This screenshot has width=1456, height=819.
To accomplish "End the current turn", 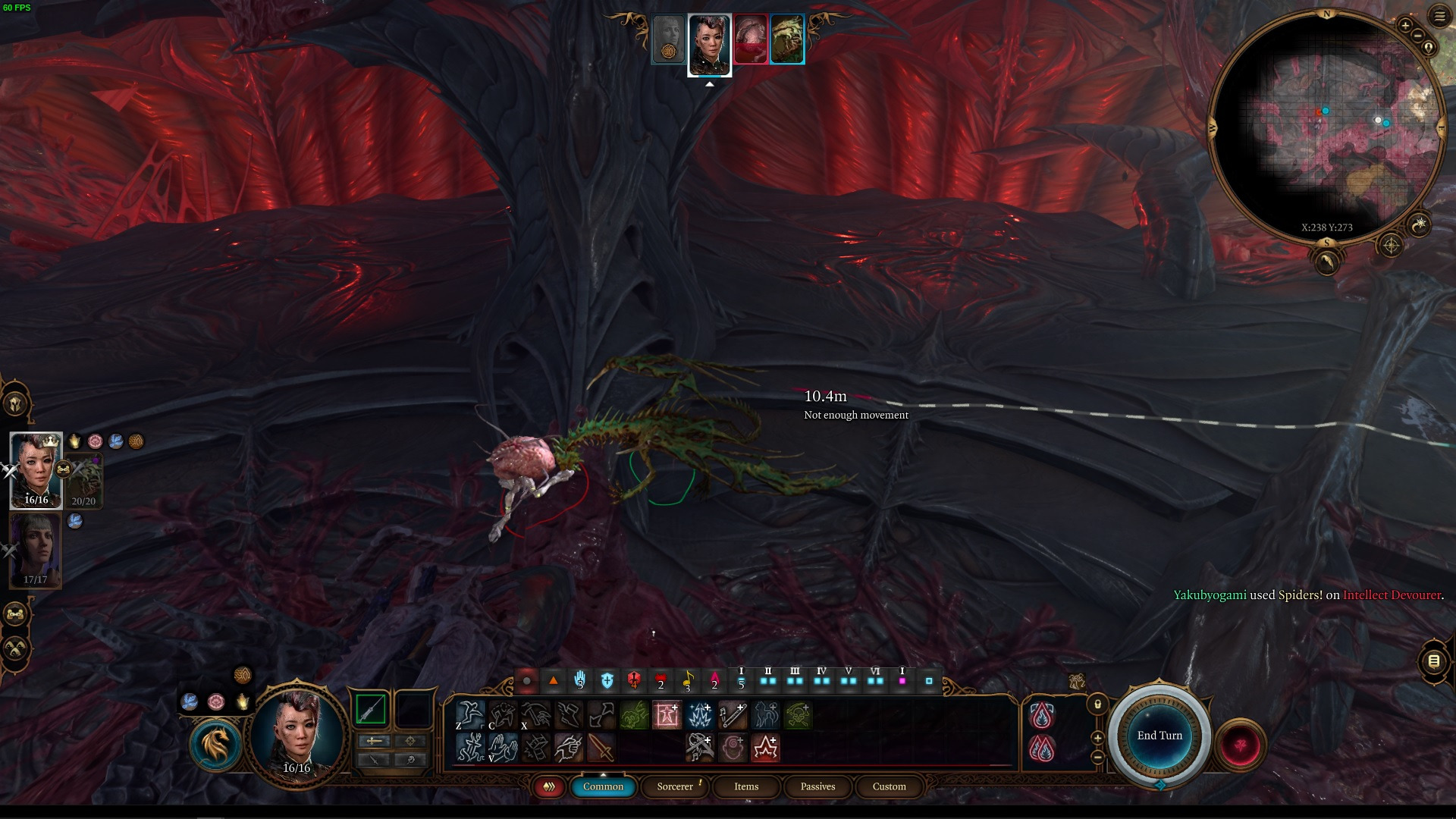I will pos(1159,736).
